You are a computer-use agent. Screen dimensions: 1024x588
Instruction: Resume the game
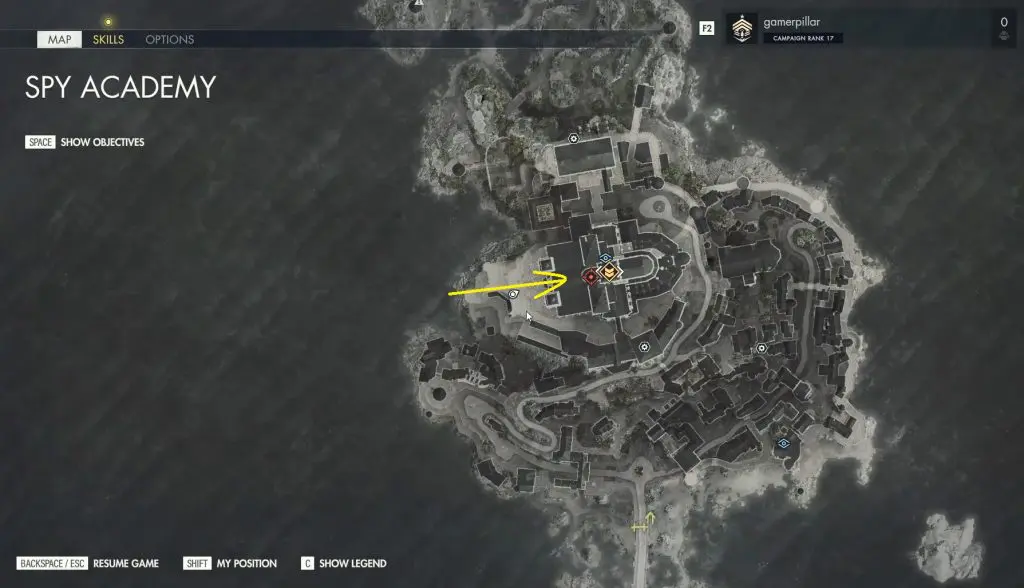click(x=88, y=563)
